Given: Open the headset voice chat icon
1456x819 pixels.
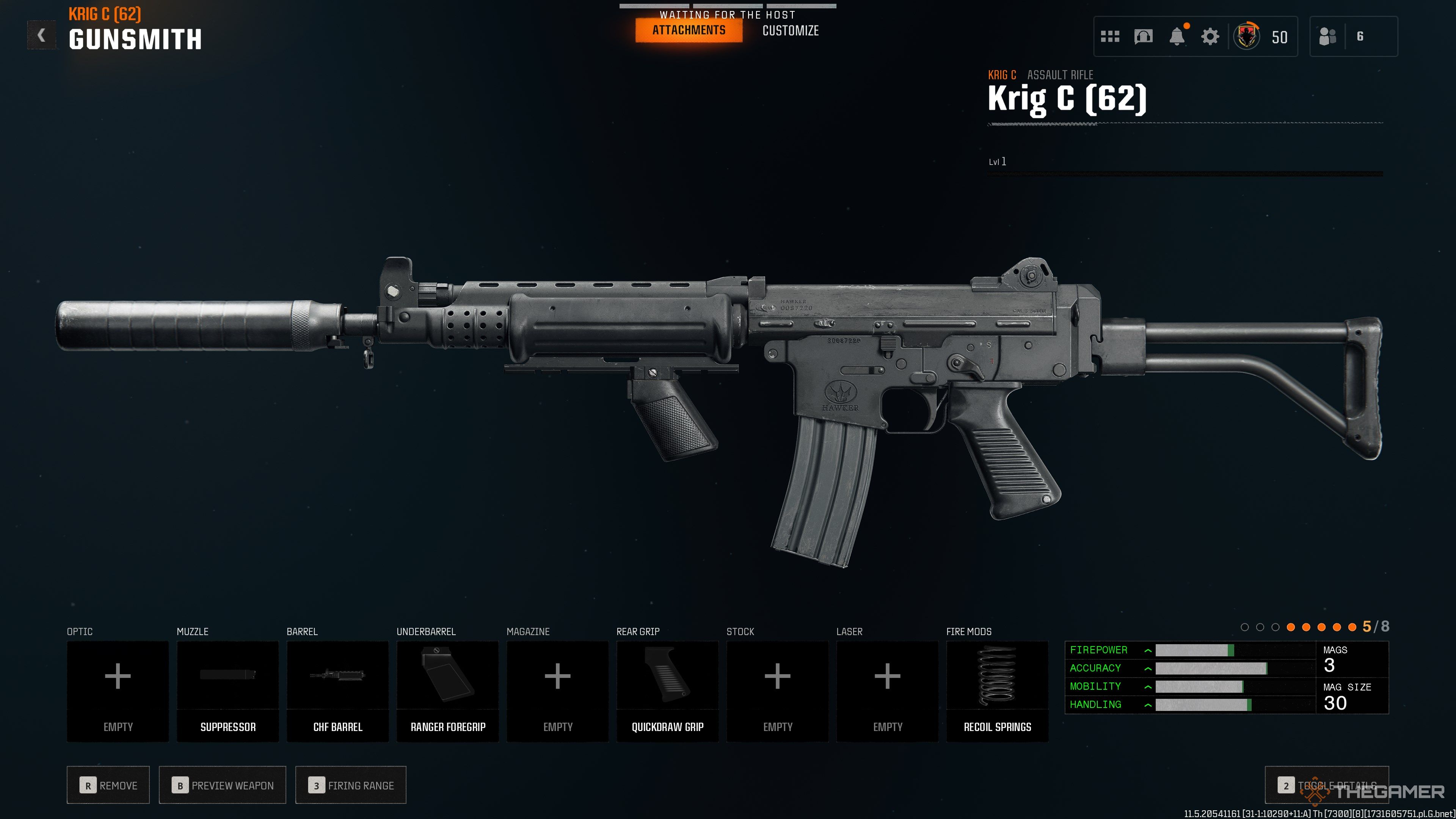Looking at the screenshot, I should (x=1143, y=37).
